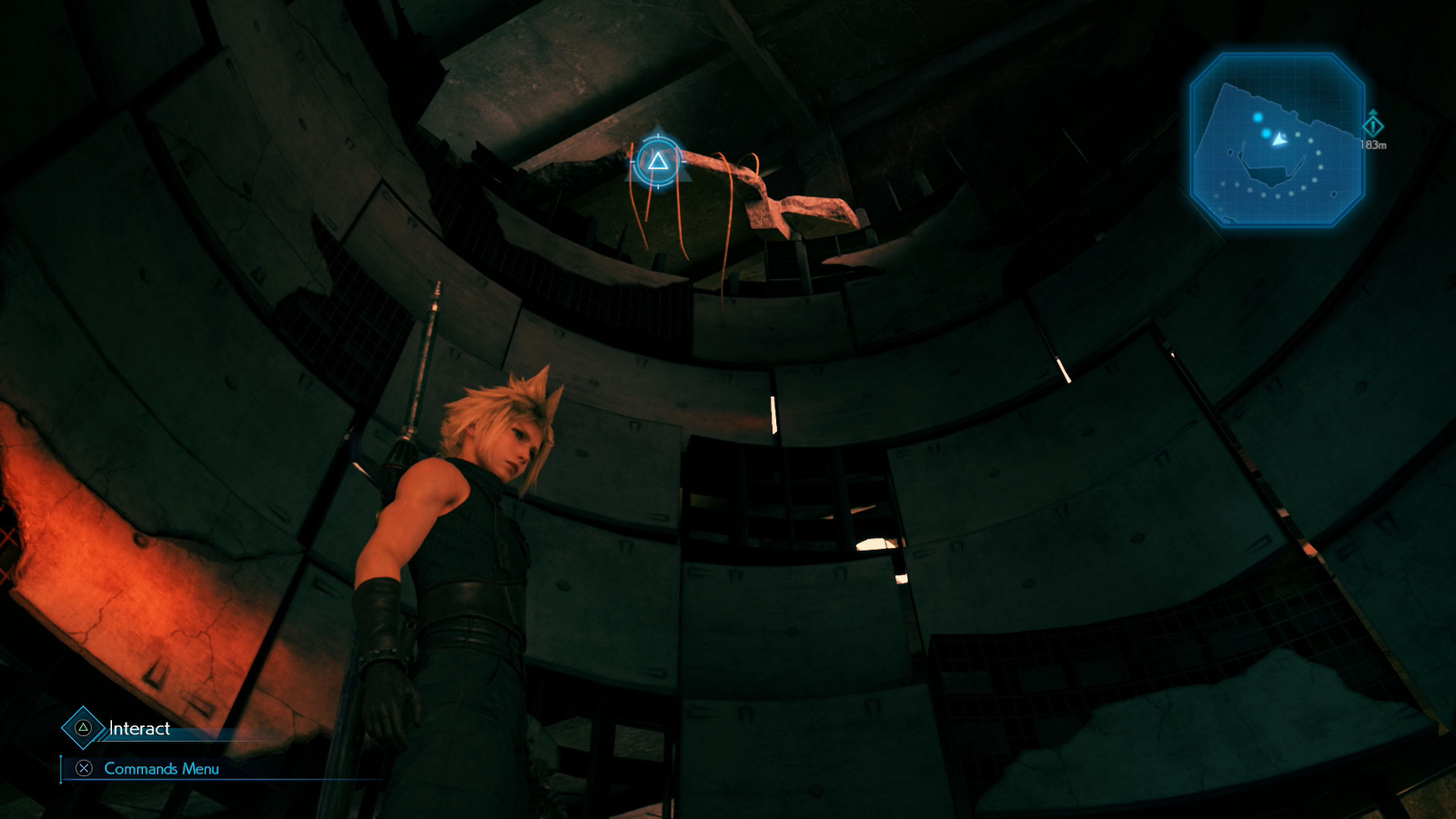1456x819 pixels.
Task: Click the upward arrow above the objective diamond
Action: point(1373,113)
